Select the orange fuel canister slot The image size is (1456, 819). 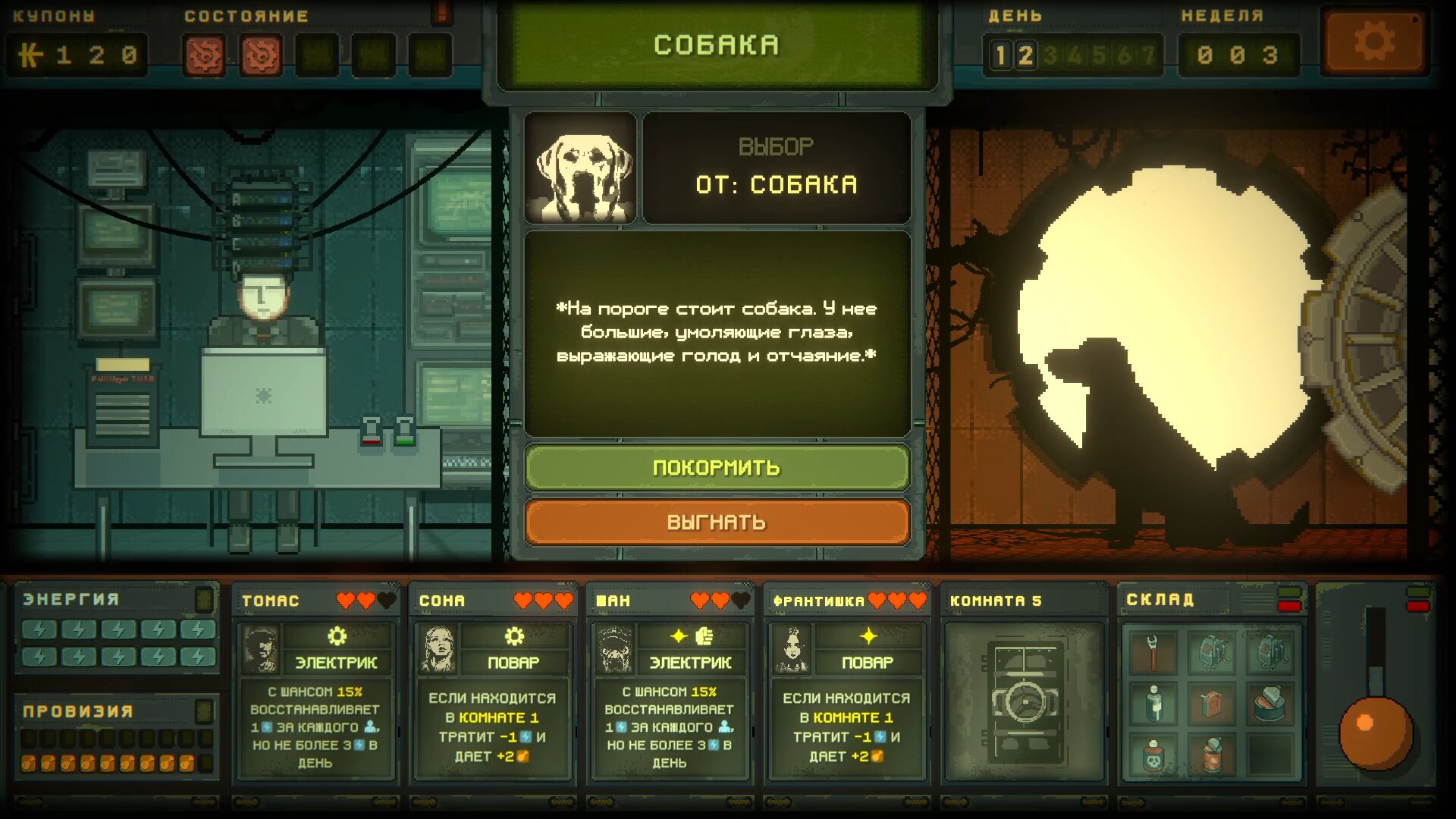click(x=1212, y=704)
